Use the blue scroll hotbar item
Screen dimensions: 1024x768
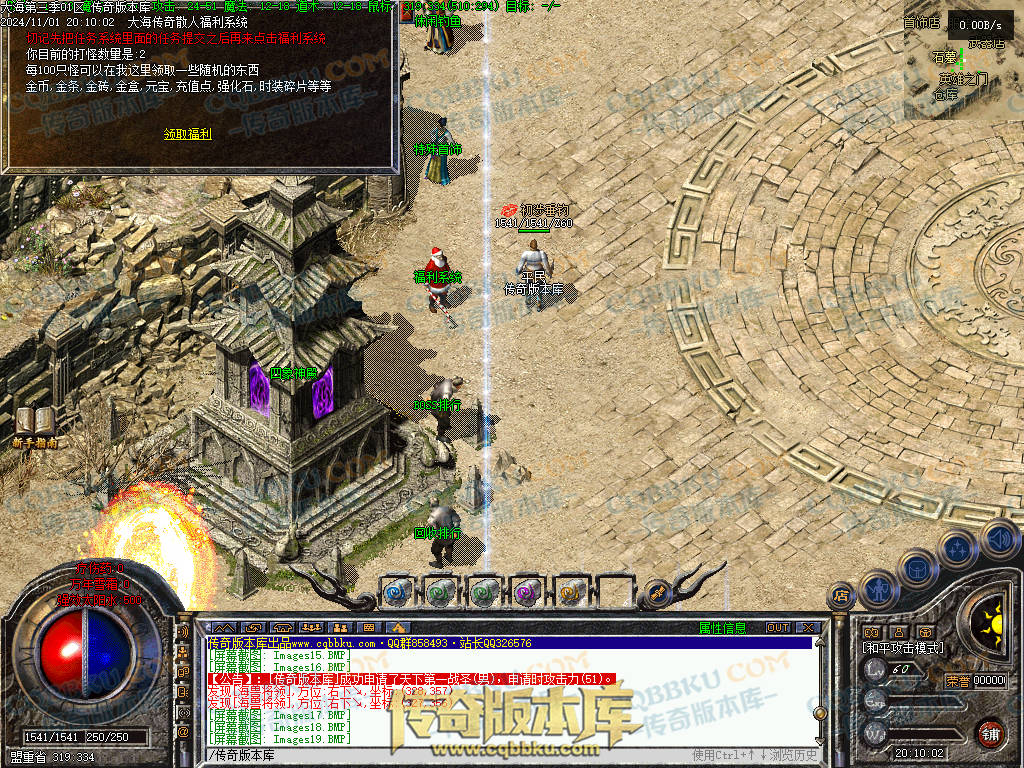[397, 591]
